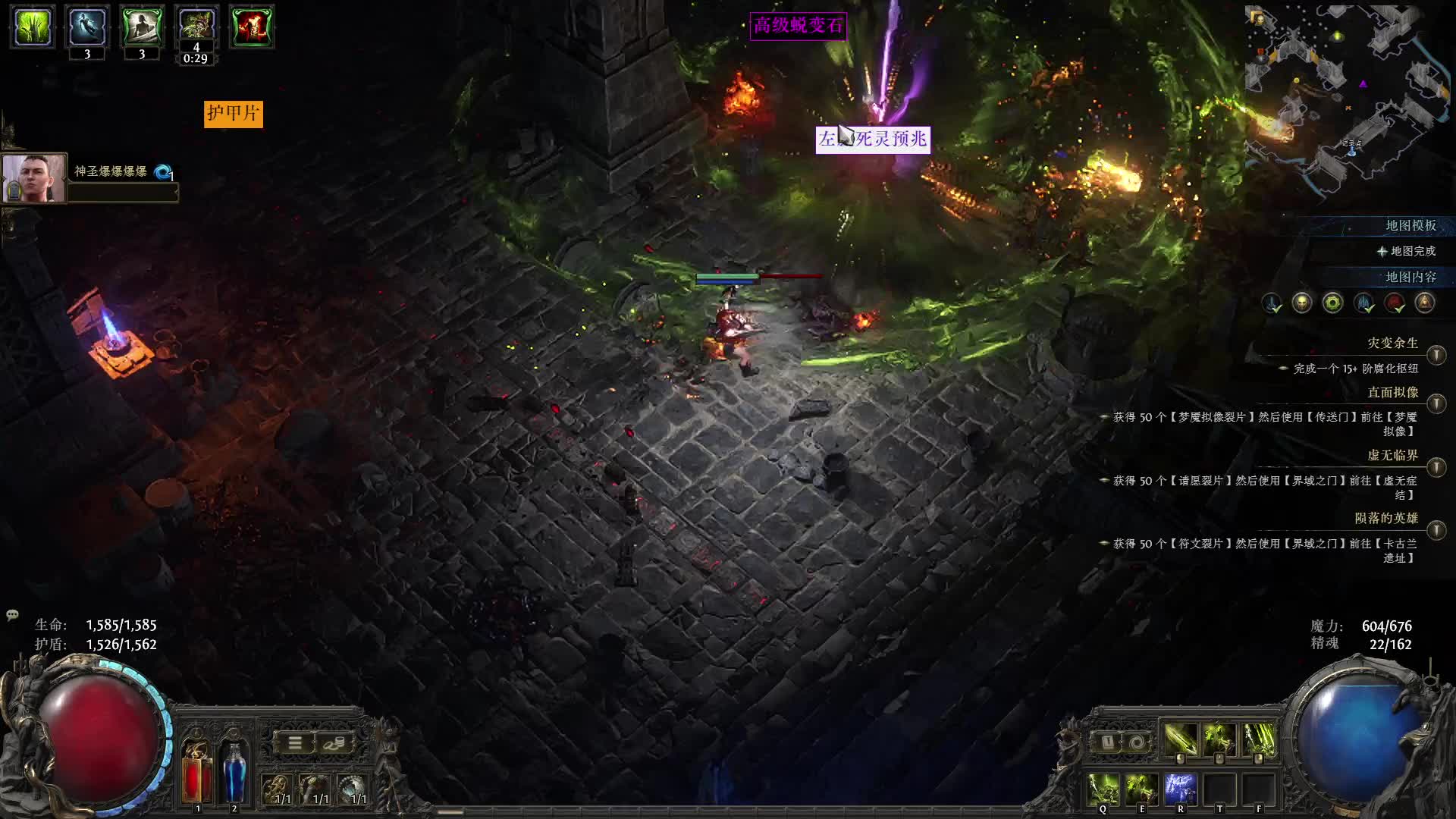This screenshot has width=1456, height=819.
Task: Pick up the 护甲片 loot label
Action: [x=233, y=114]
